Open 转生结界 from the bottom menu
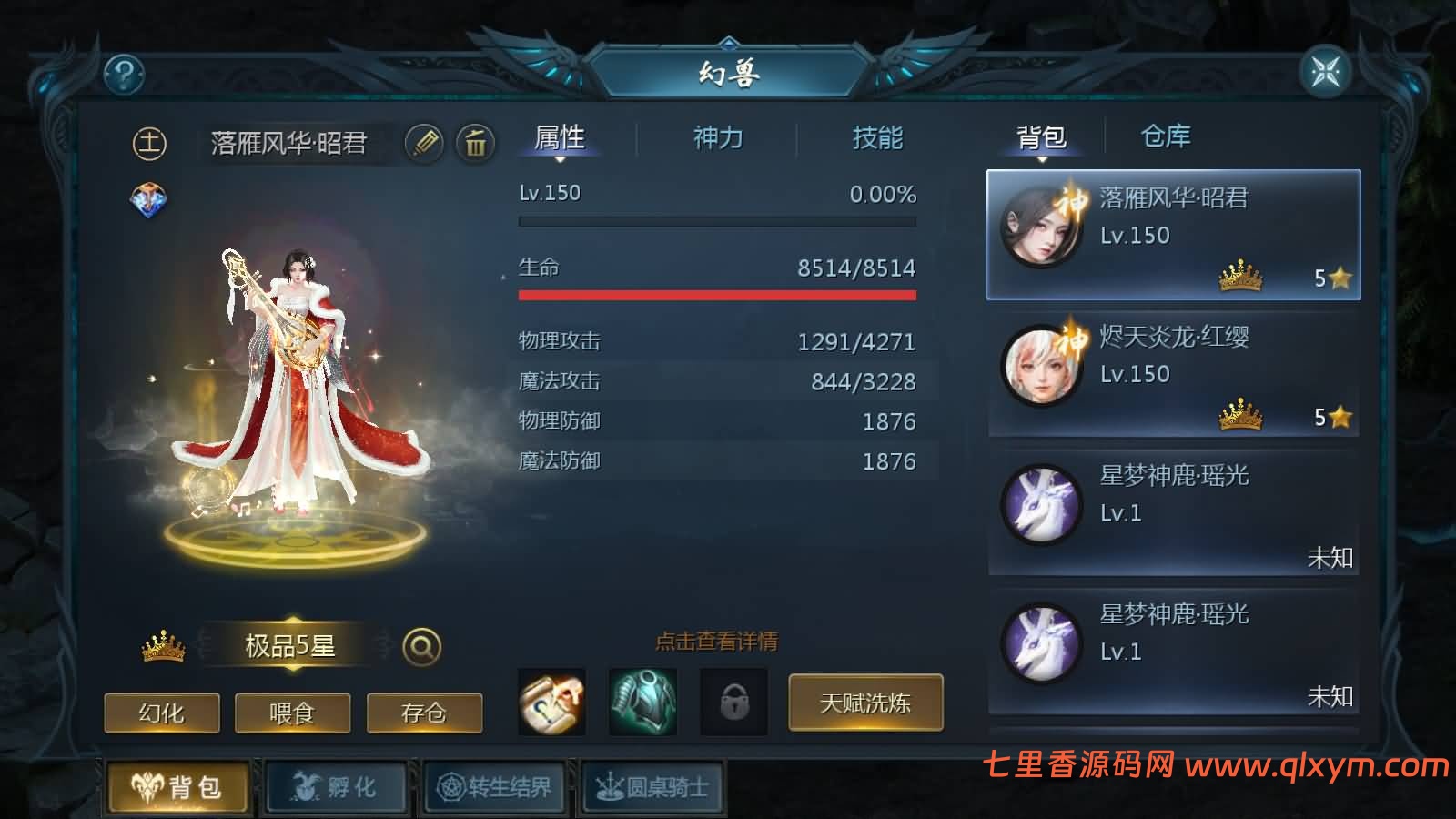Viewport: 1456px width, 819px height. (x=494, y=788)
